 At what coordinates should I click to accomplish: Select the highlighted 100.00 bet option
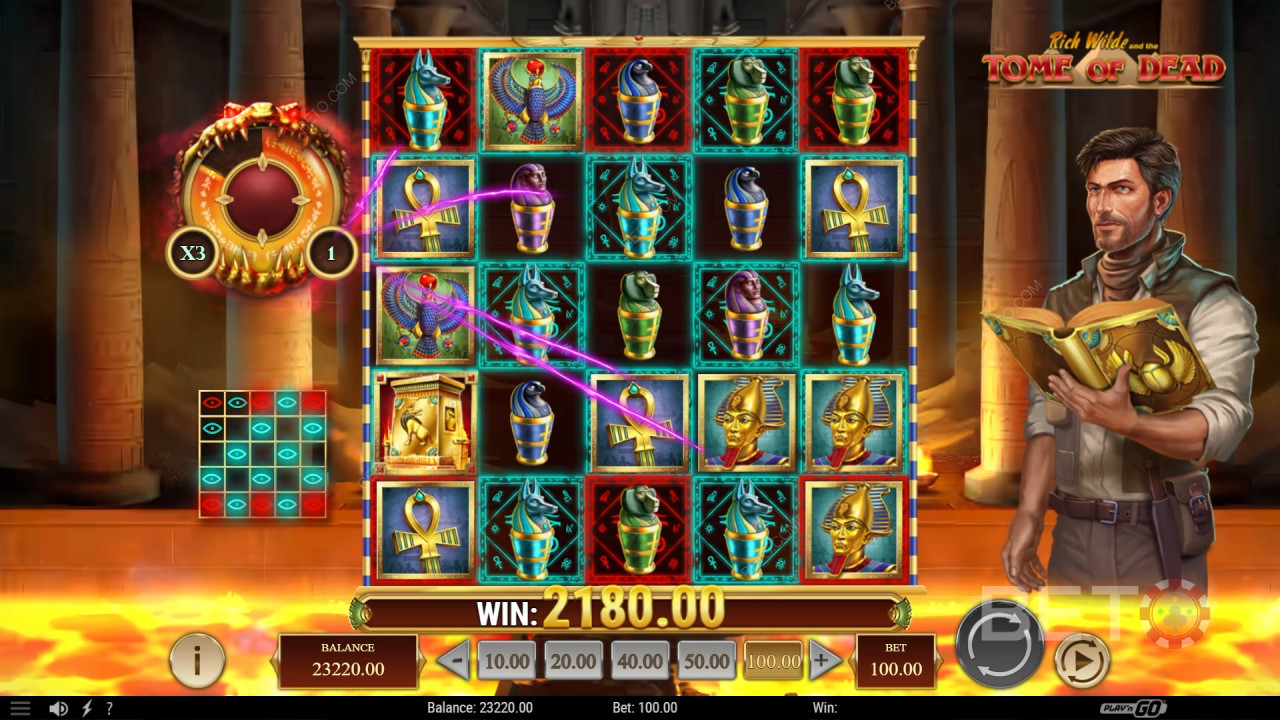click(772, 660)
